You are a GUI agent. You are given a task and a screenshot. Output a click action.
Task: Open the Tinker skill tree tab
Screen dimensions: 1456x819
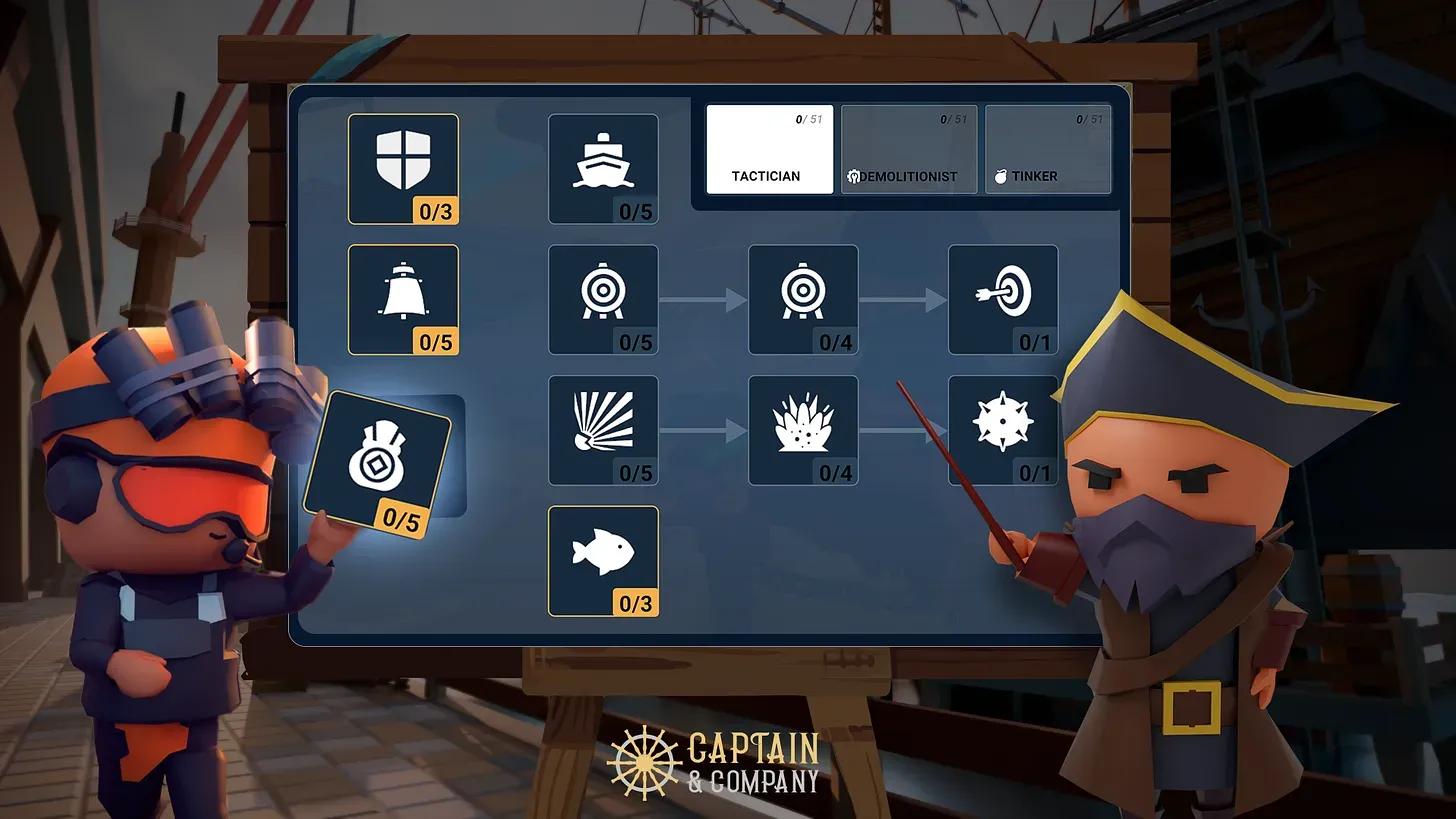pos(1047,148)
